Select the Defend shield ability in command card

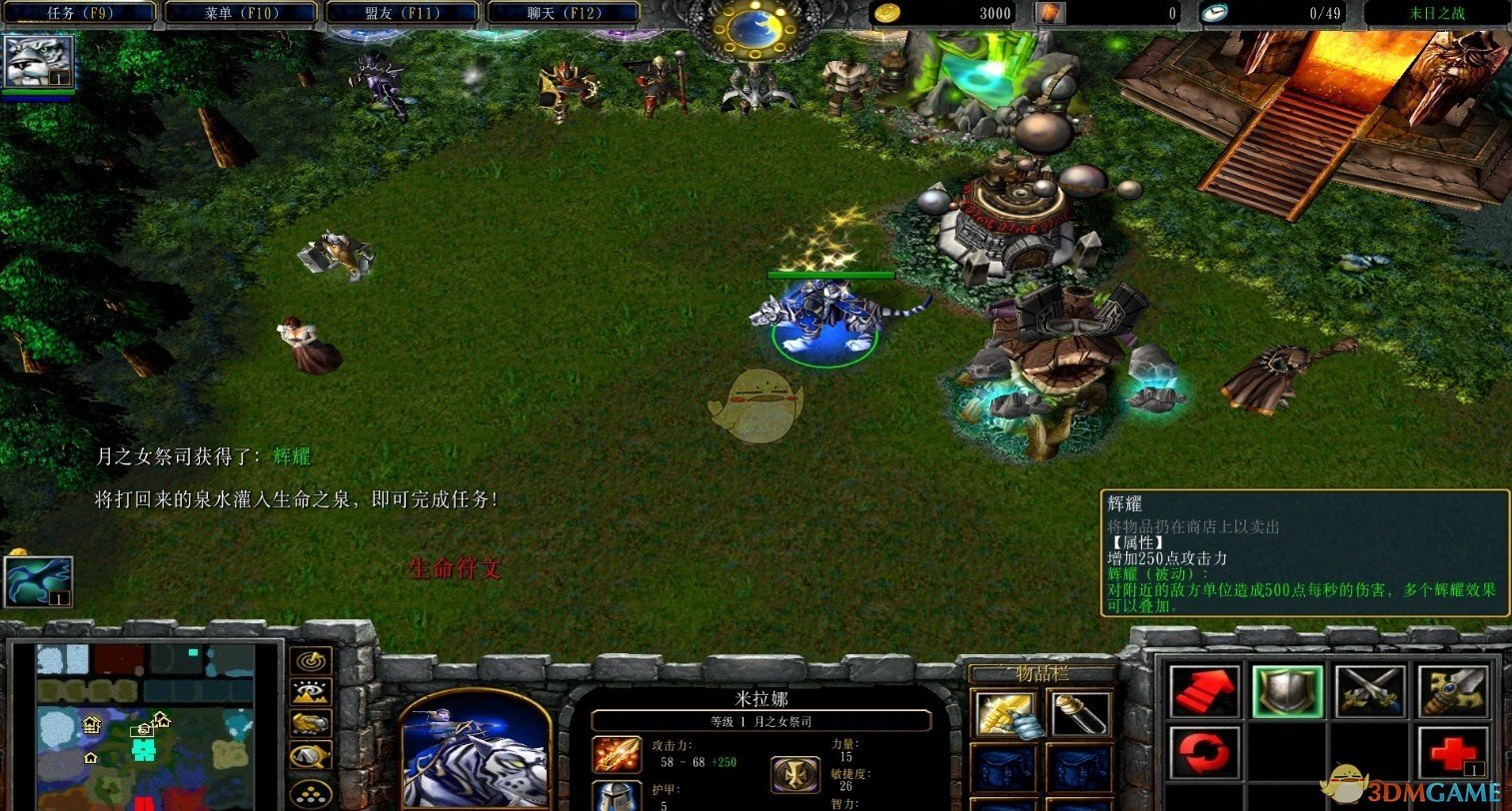pyautogui.click(x=1287, y=690)
